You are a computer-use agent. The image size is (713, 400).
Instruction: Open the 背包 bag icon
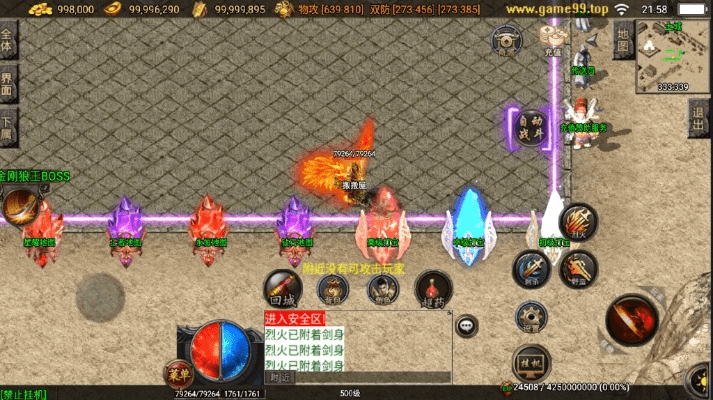[333, 289]
